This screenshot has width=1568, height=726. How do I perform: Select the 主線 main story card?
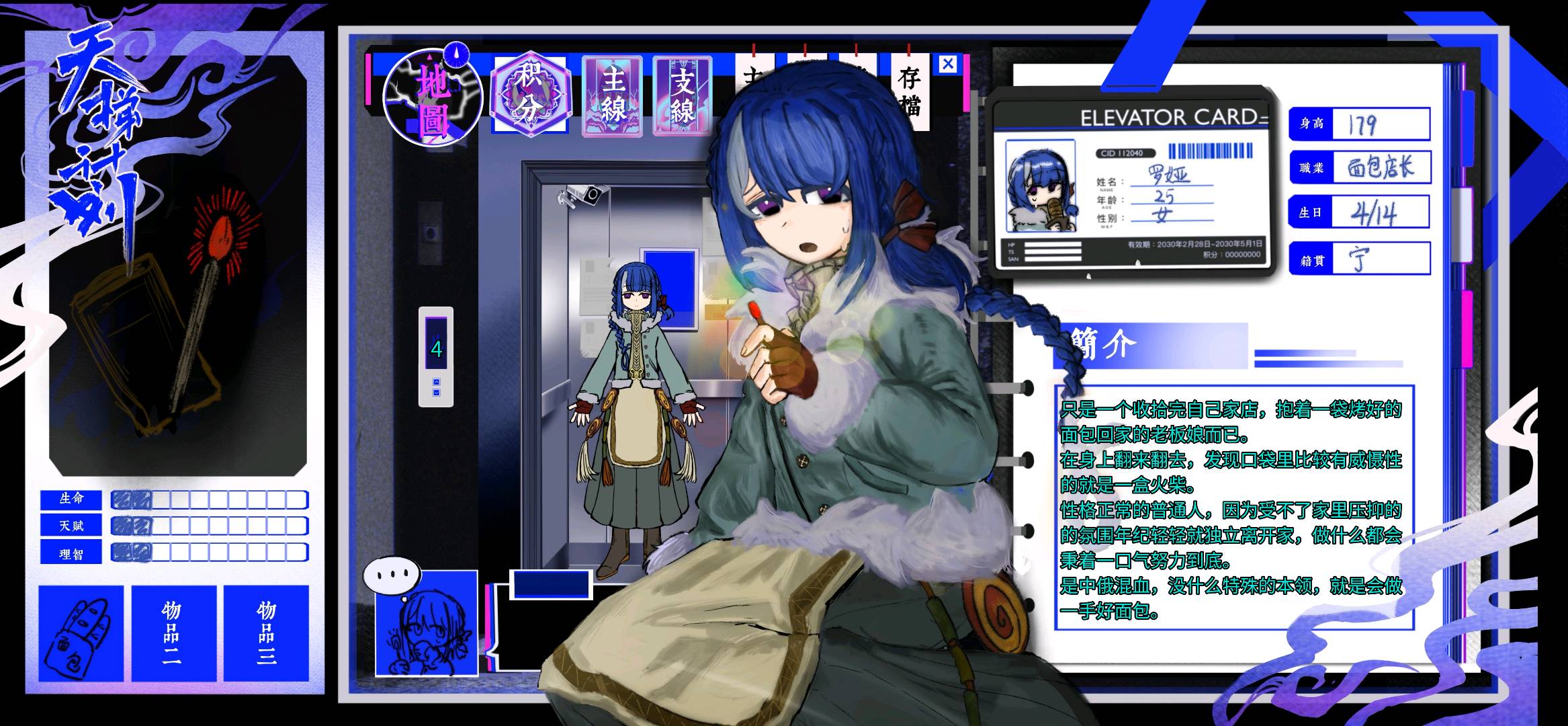click(612, 96)
